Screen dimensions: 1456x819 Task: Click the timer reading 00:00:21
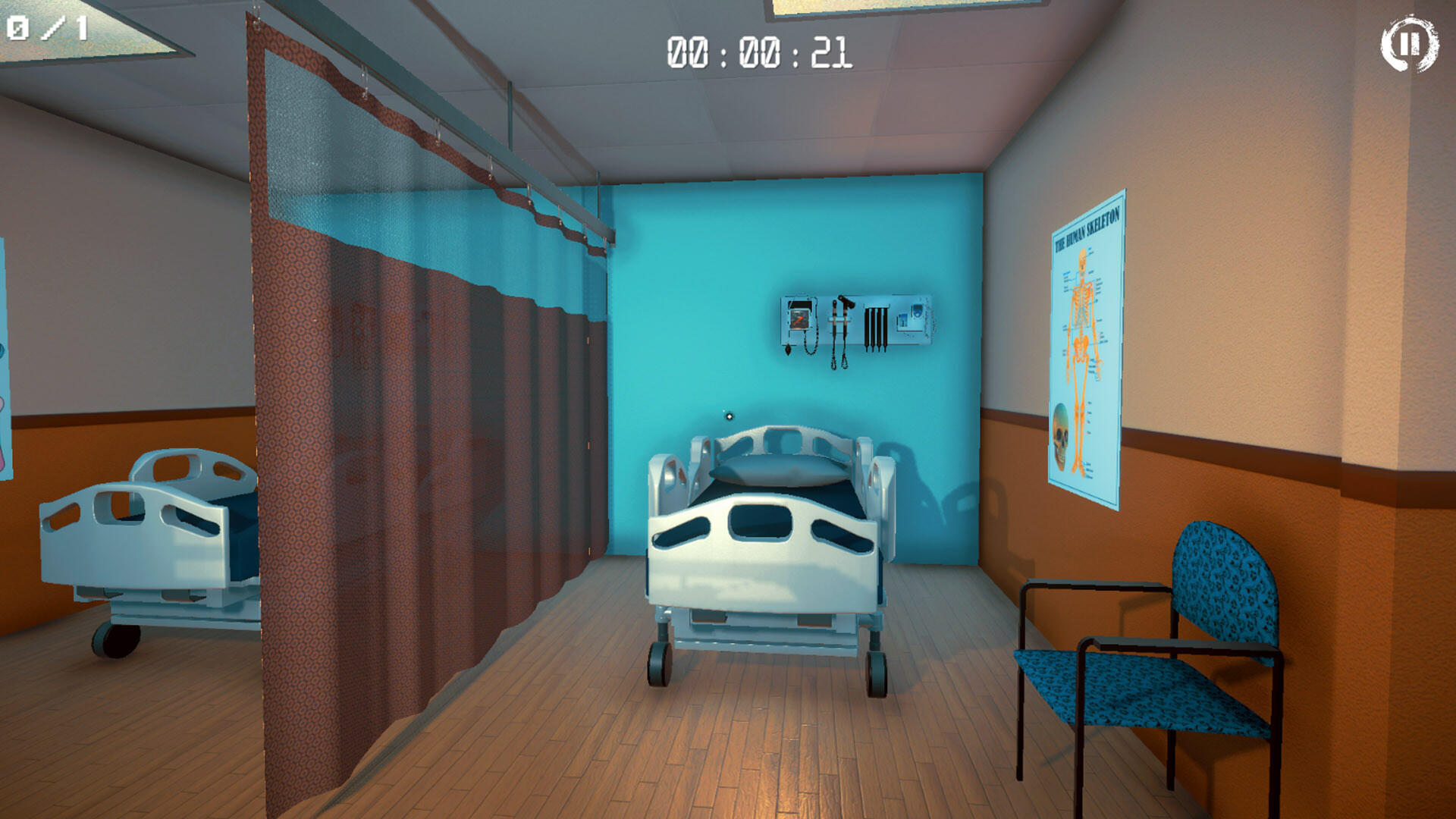(758, 50)
